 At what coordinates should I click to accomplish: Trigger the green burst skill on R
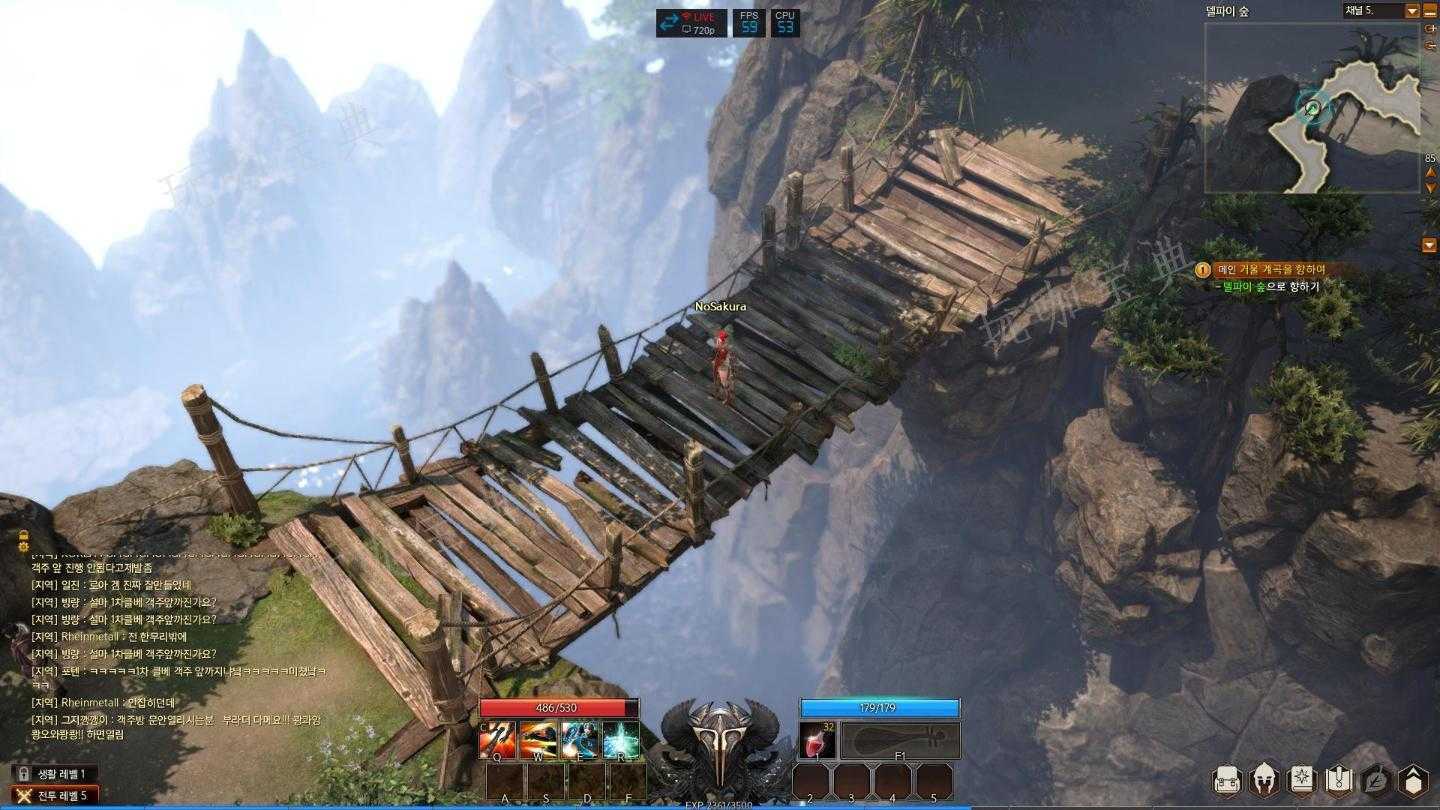point(620,740)
